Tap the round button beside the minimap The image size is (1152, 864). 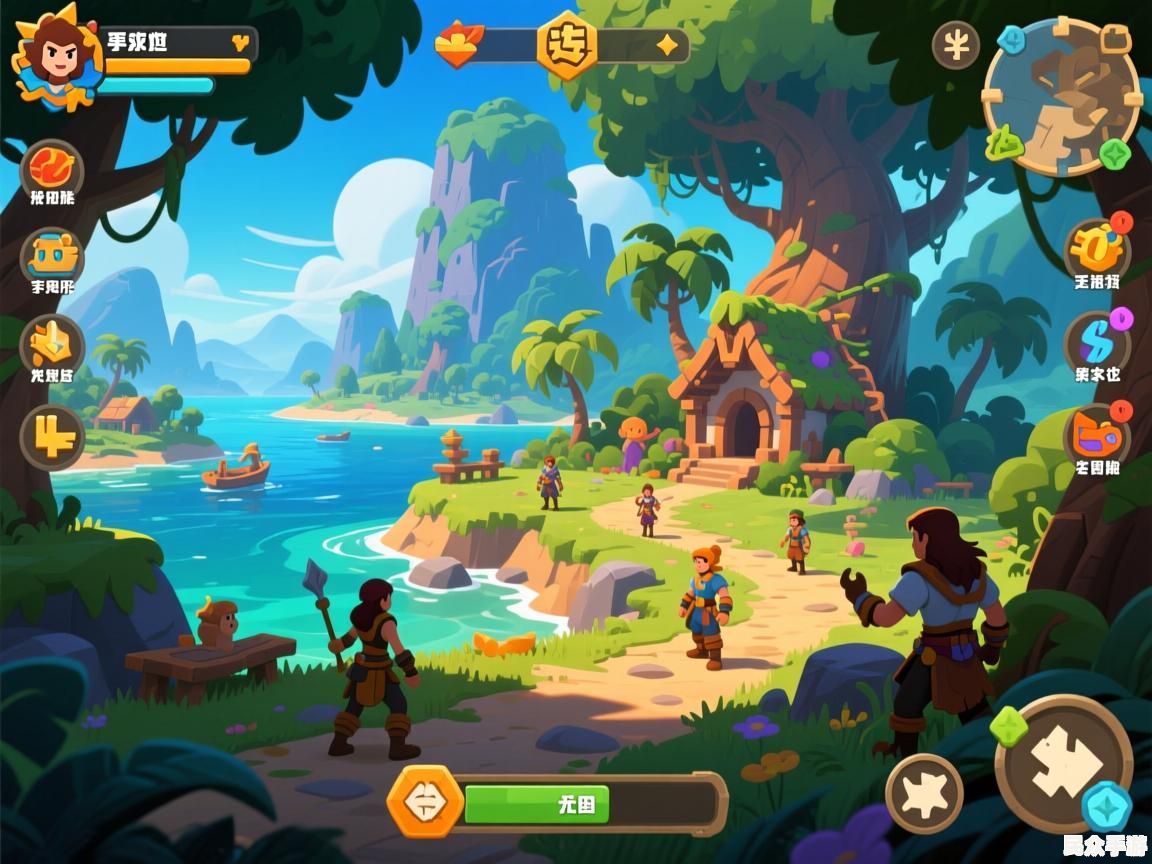pyautogui.click(x=956, y=45)
